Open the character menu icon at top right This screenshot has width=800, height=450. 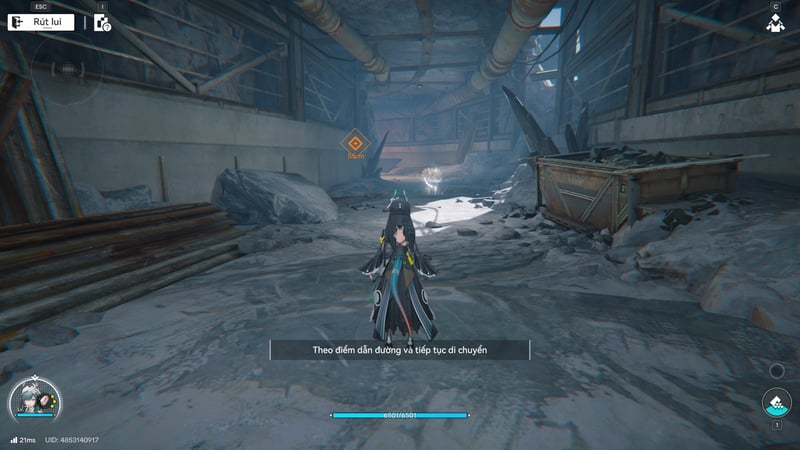coord(775,22)
